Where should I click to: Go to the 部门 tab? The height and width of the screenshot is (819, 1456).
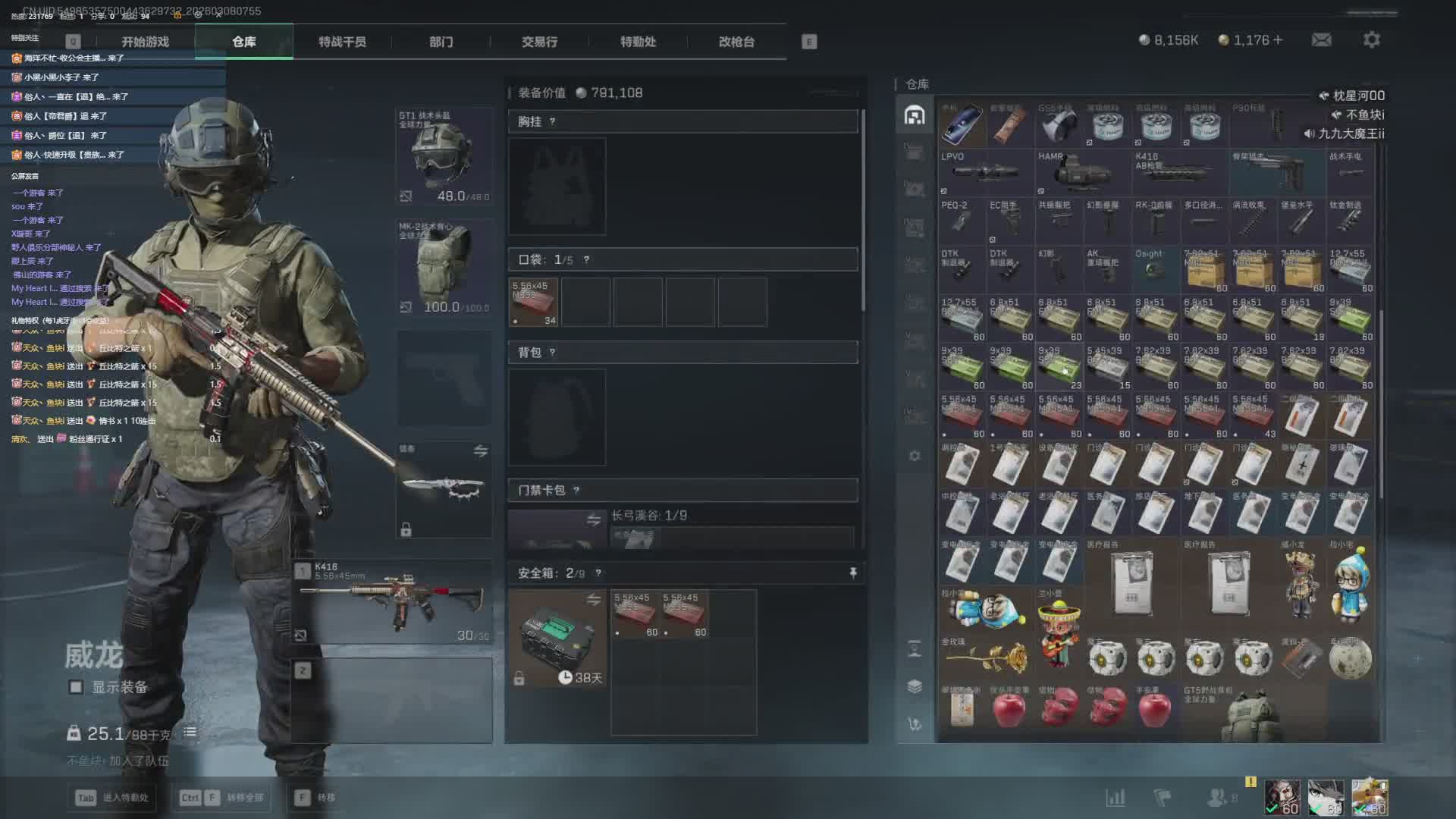click(441, 42)
